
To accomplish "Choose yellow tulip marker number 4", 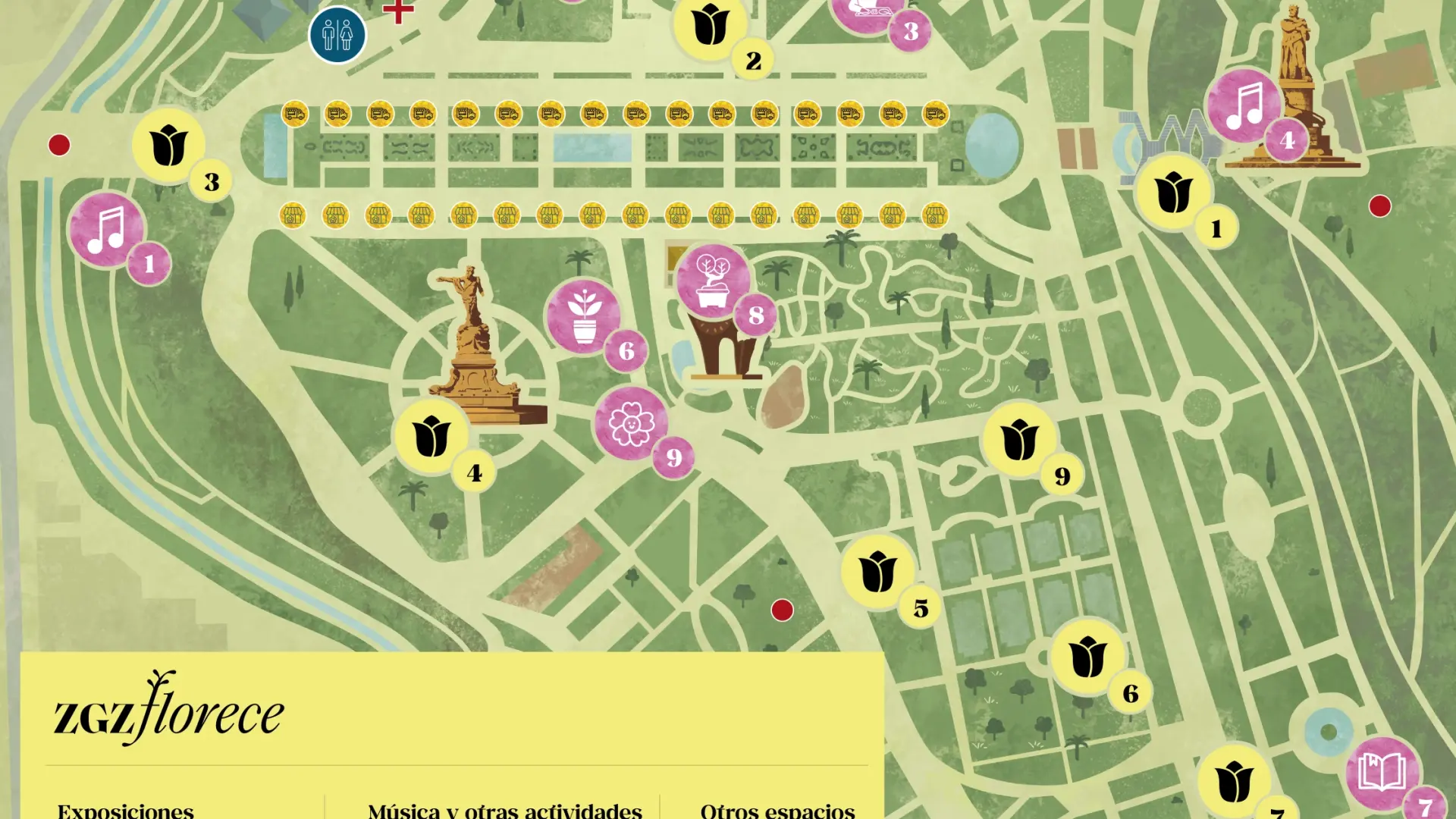I will pyautogui.click(x=431, y=437).
